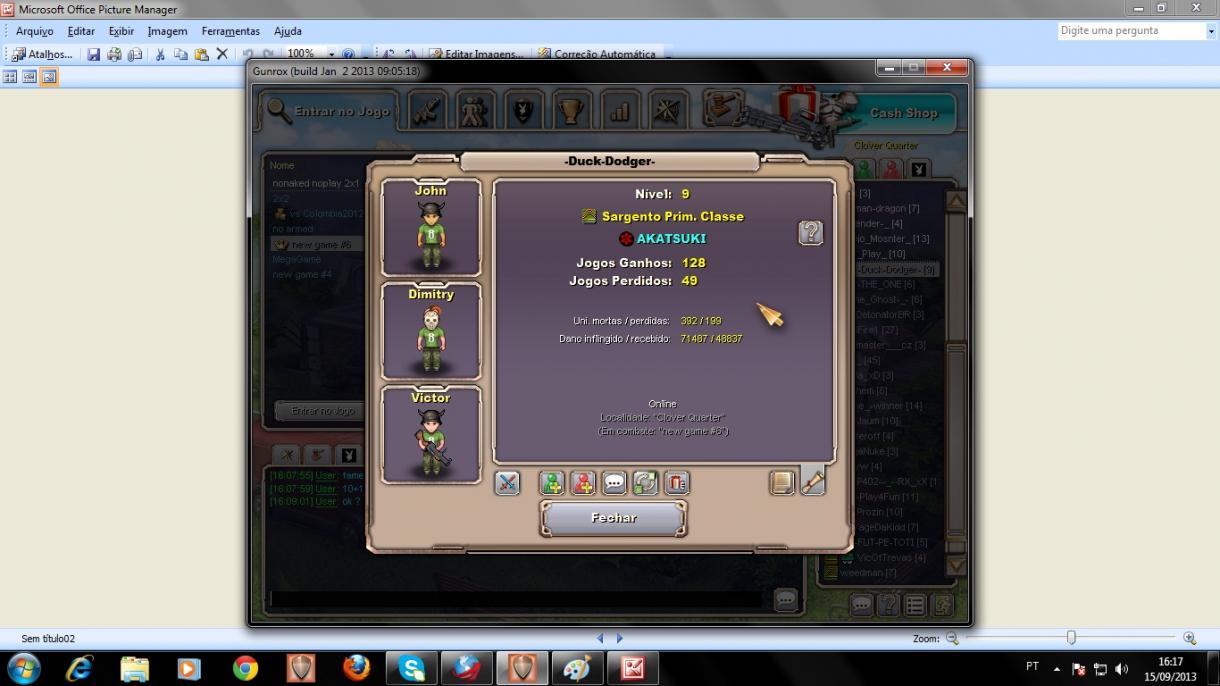This screenshot has height=686, width=1220.
Task: Click the red person ignore icon
Action: point(583,483)
